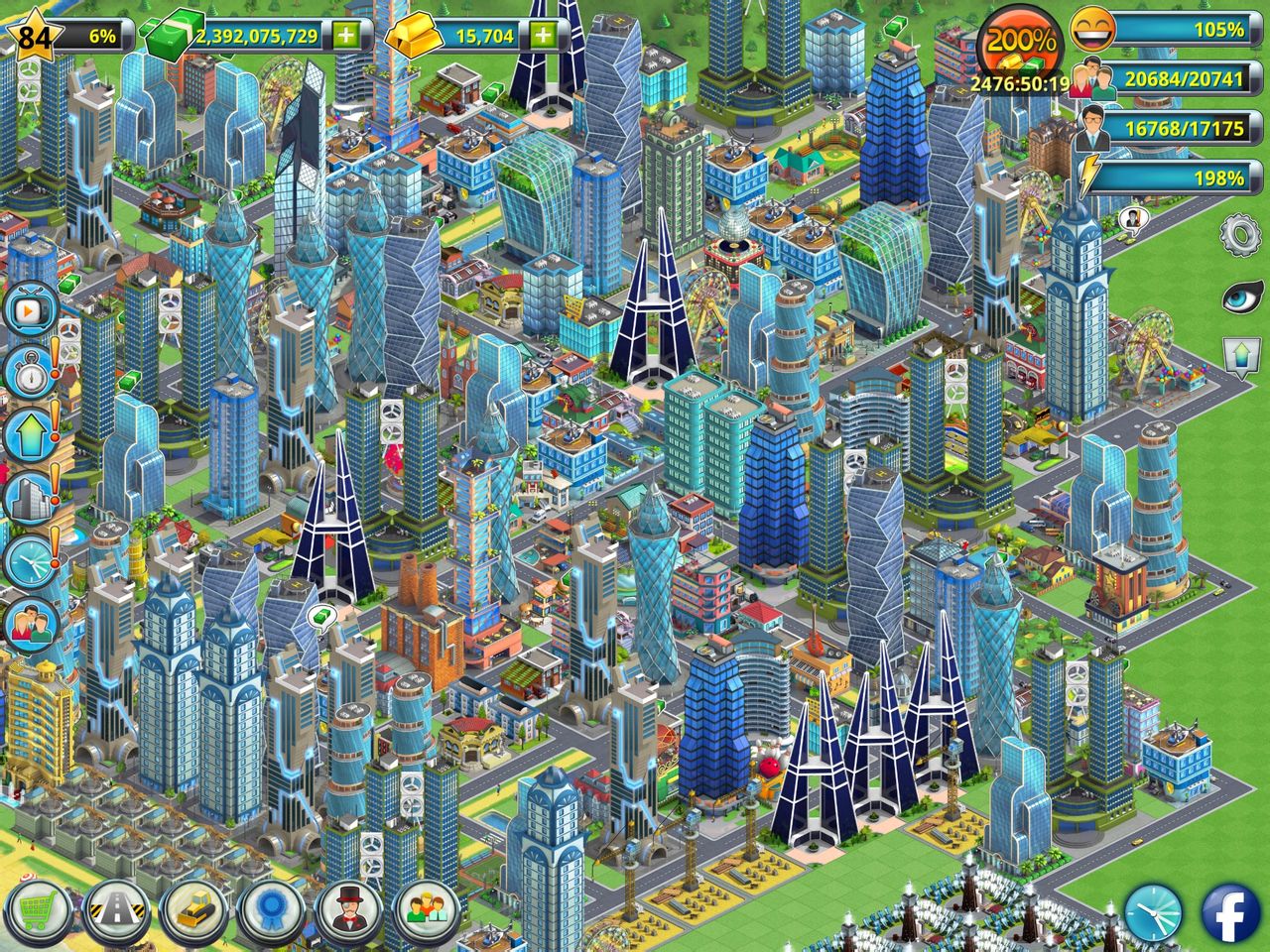The width and height of the screenshot is (1270, 952).
Task: Select the road building tool
Action: (x=116, y=909)
